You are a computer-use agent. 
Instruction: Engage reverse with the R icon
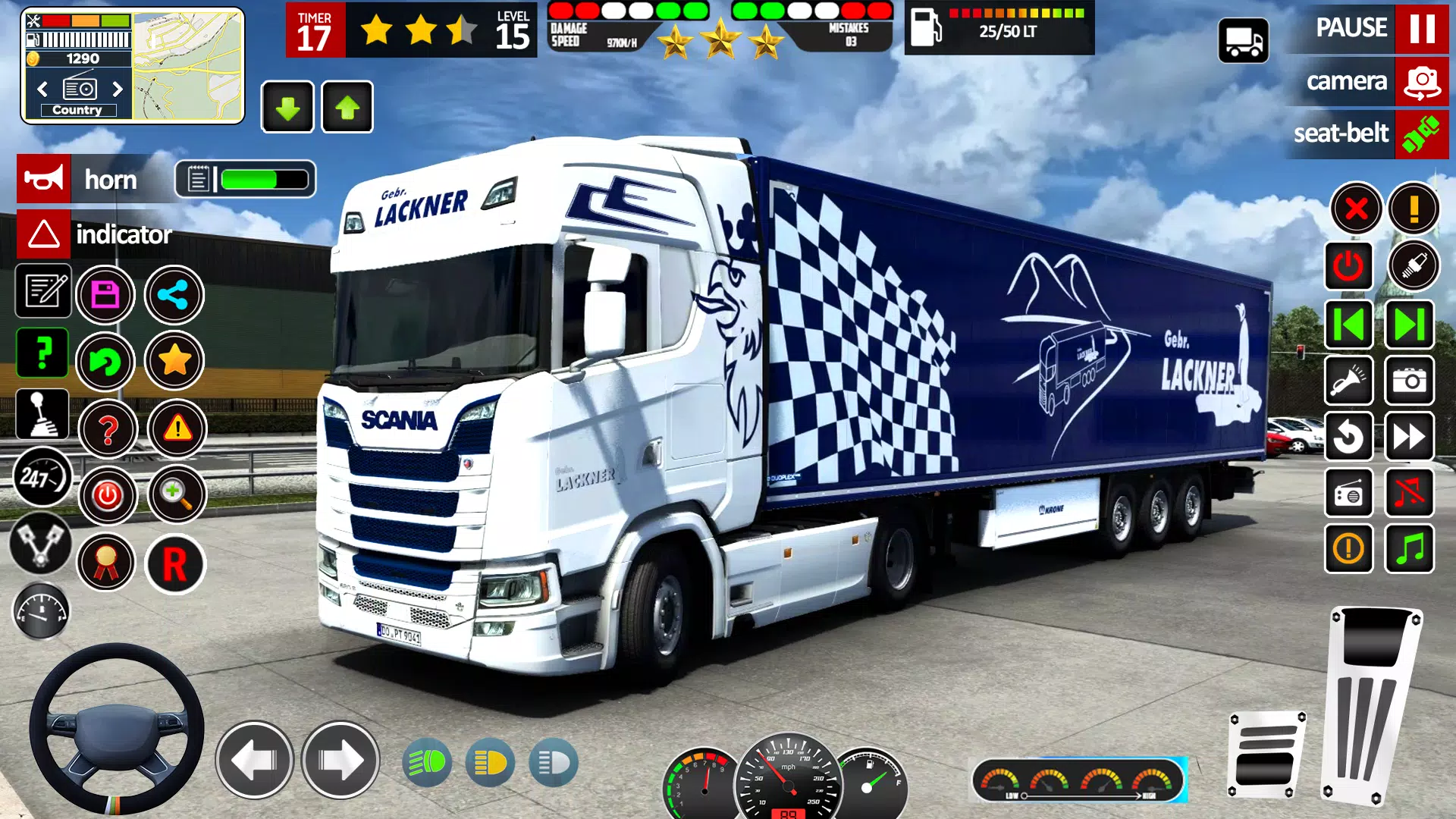click(175, 562)
